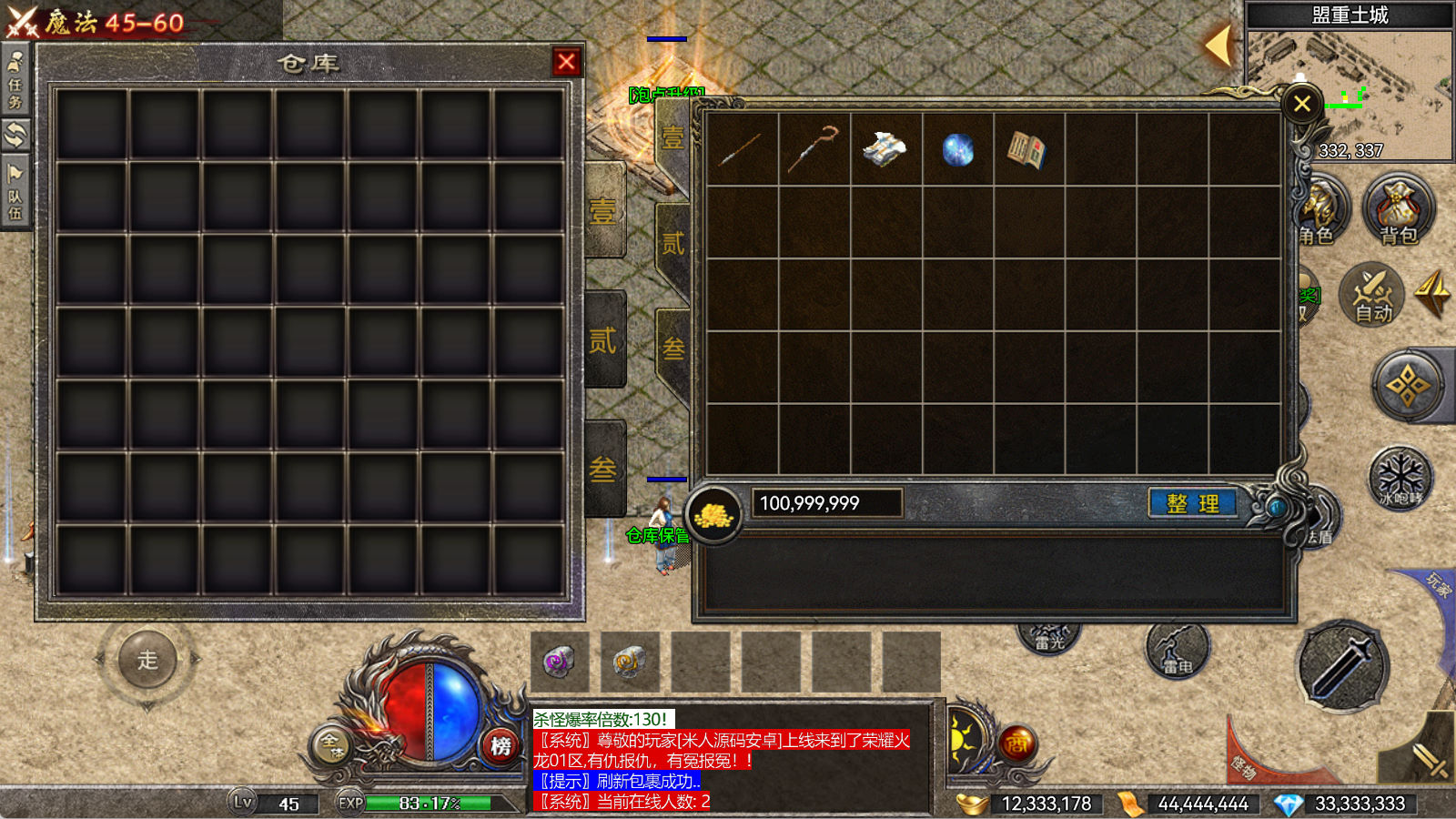Activate the 雷电 lightning skill
This screenshot has width=1456, height=819.
[1177, 650]
